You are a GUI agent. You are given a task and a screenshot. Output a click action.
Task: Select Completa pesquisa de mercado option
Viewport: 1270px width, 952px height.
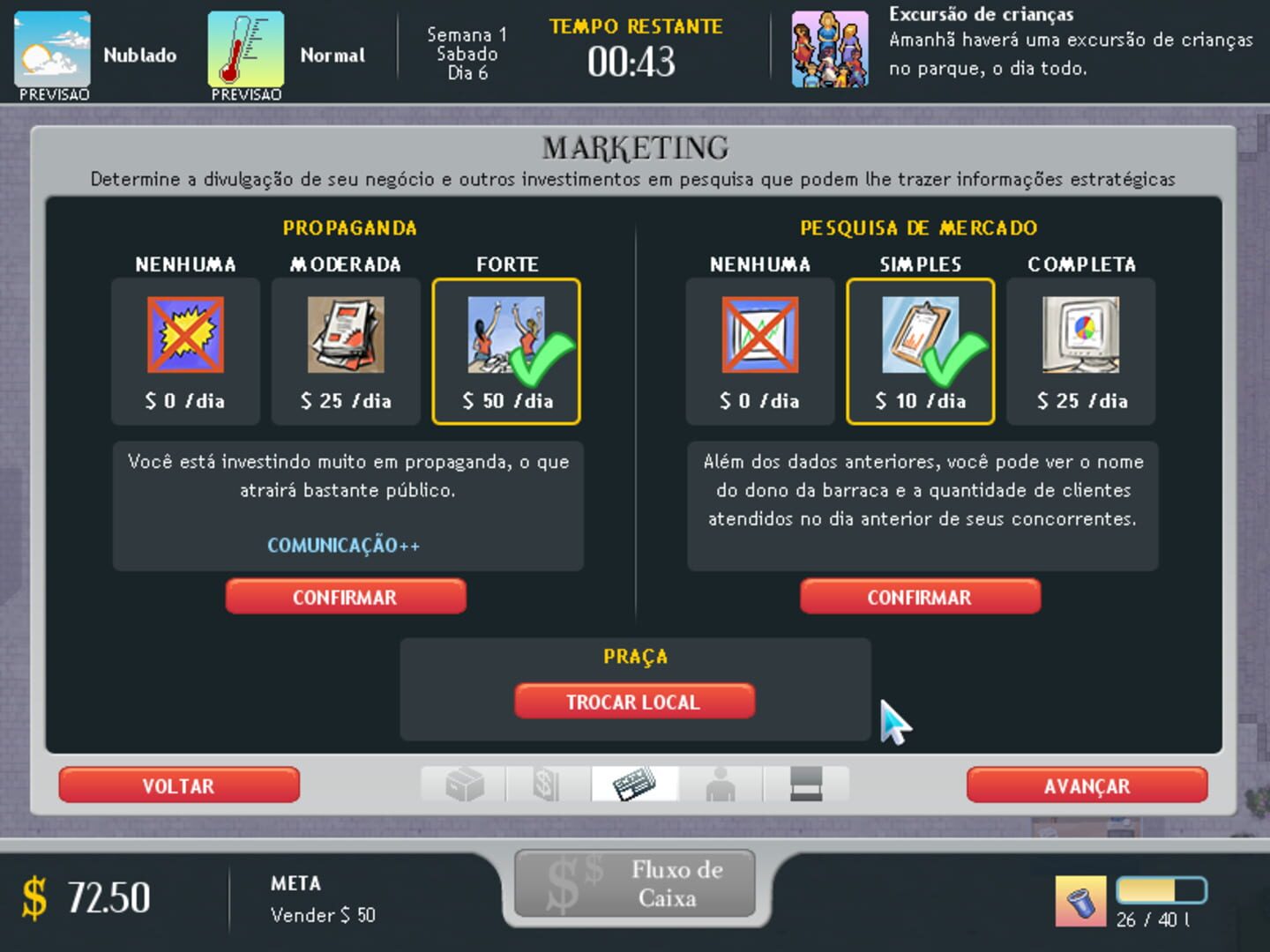click(x=1079, y=350)
